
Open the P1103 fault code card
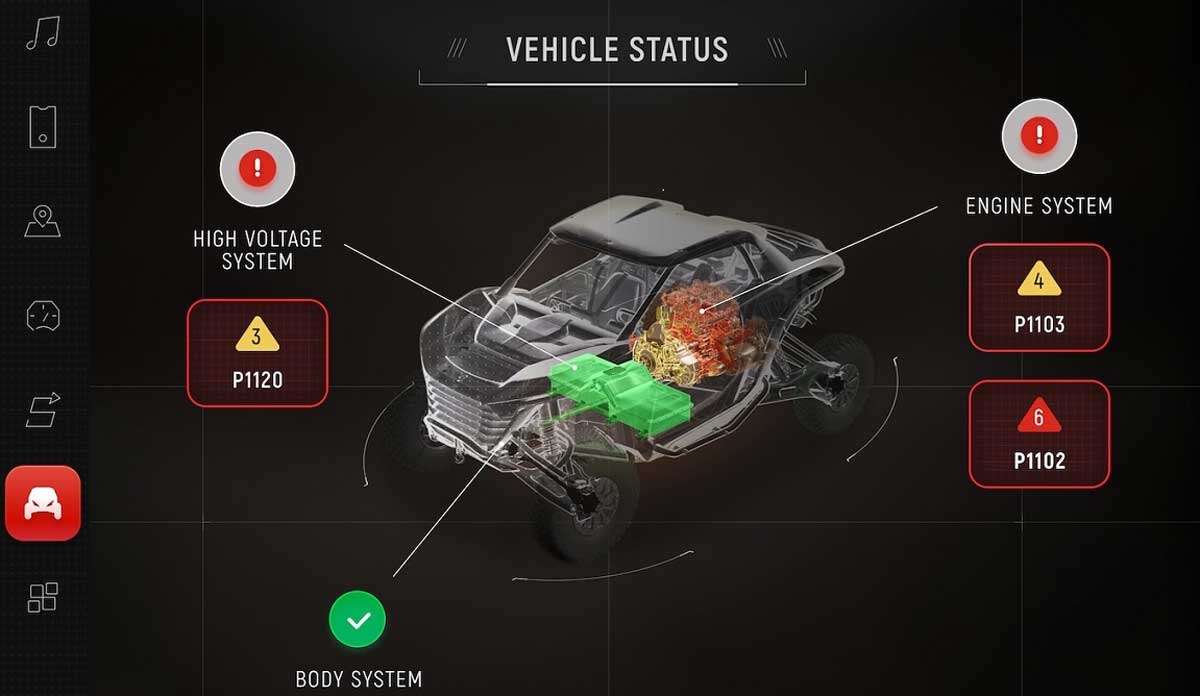1039,297
